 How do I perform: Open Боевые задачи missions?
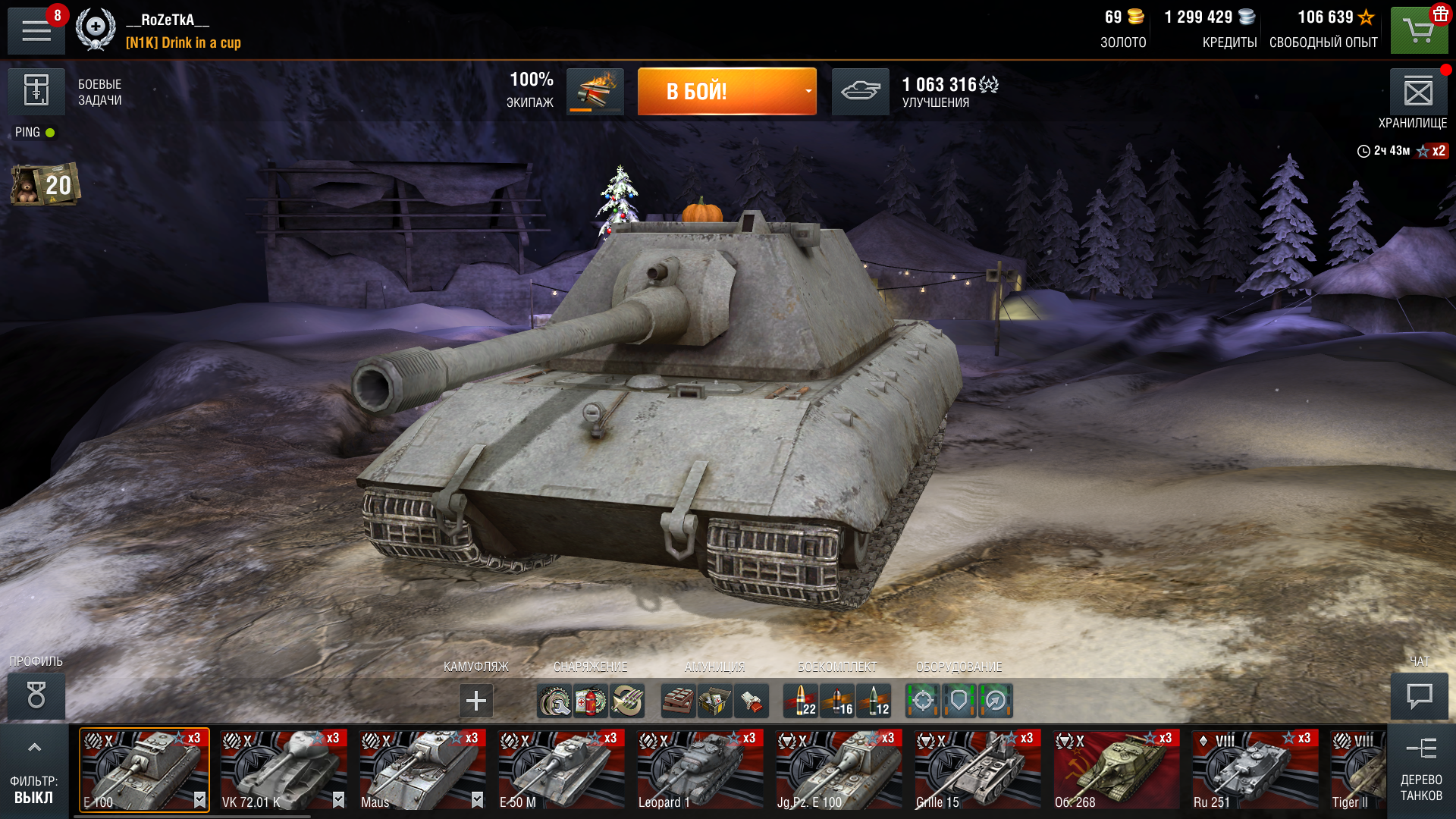tap(36, 91)
